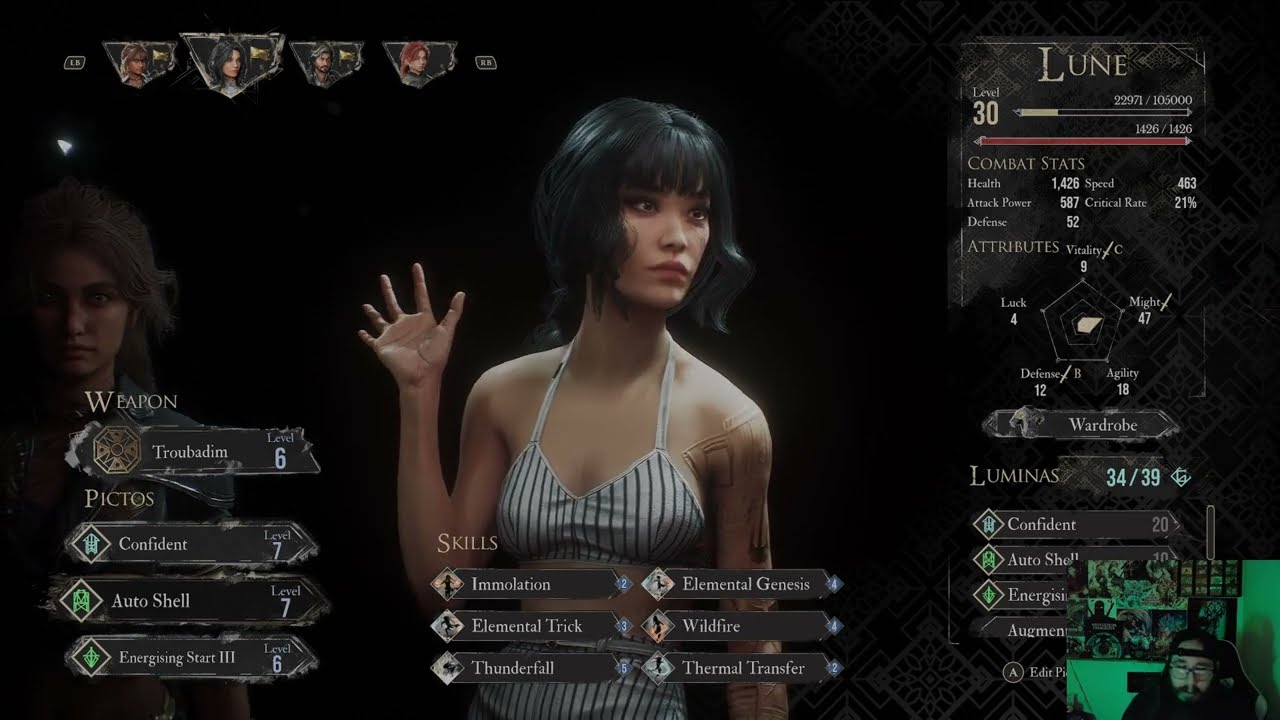
Task: Choose the Thunderfall skill
Action: (x=530, y=668)
